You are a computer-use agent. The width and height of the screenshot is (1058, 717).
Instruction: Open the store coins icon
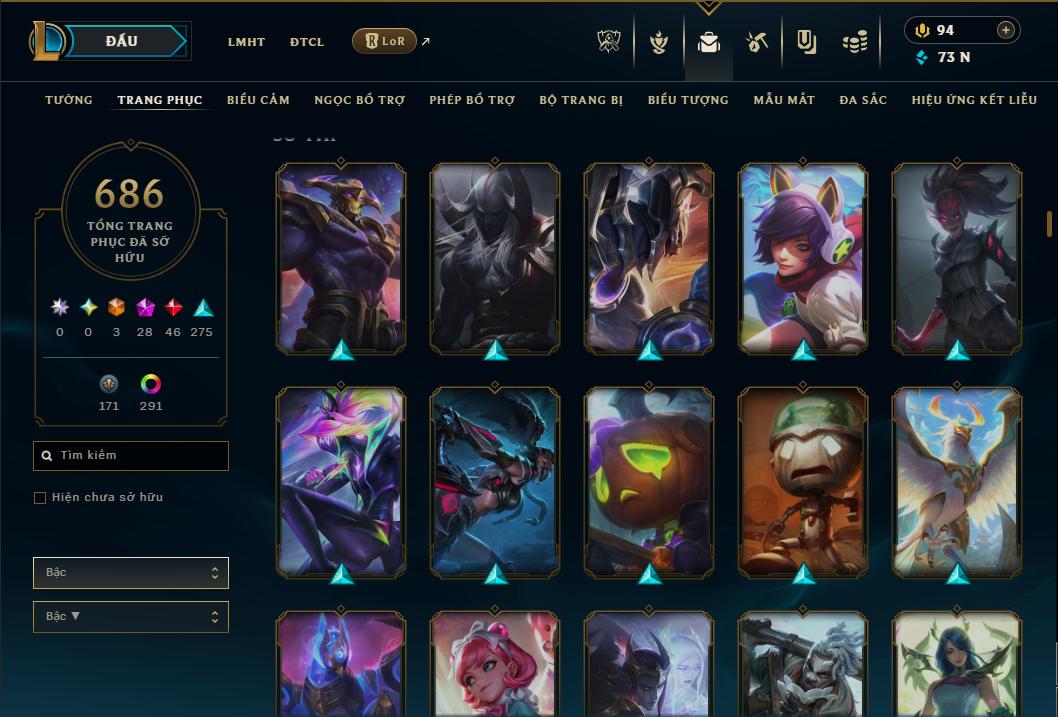click(x=854, y=42)
